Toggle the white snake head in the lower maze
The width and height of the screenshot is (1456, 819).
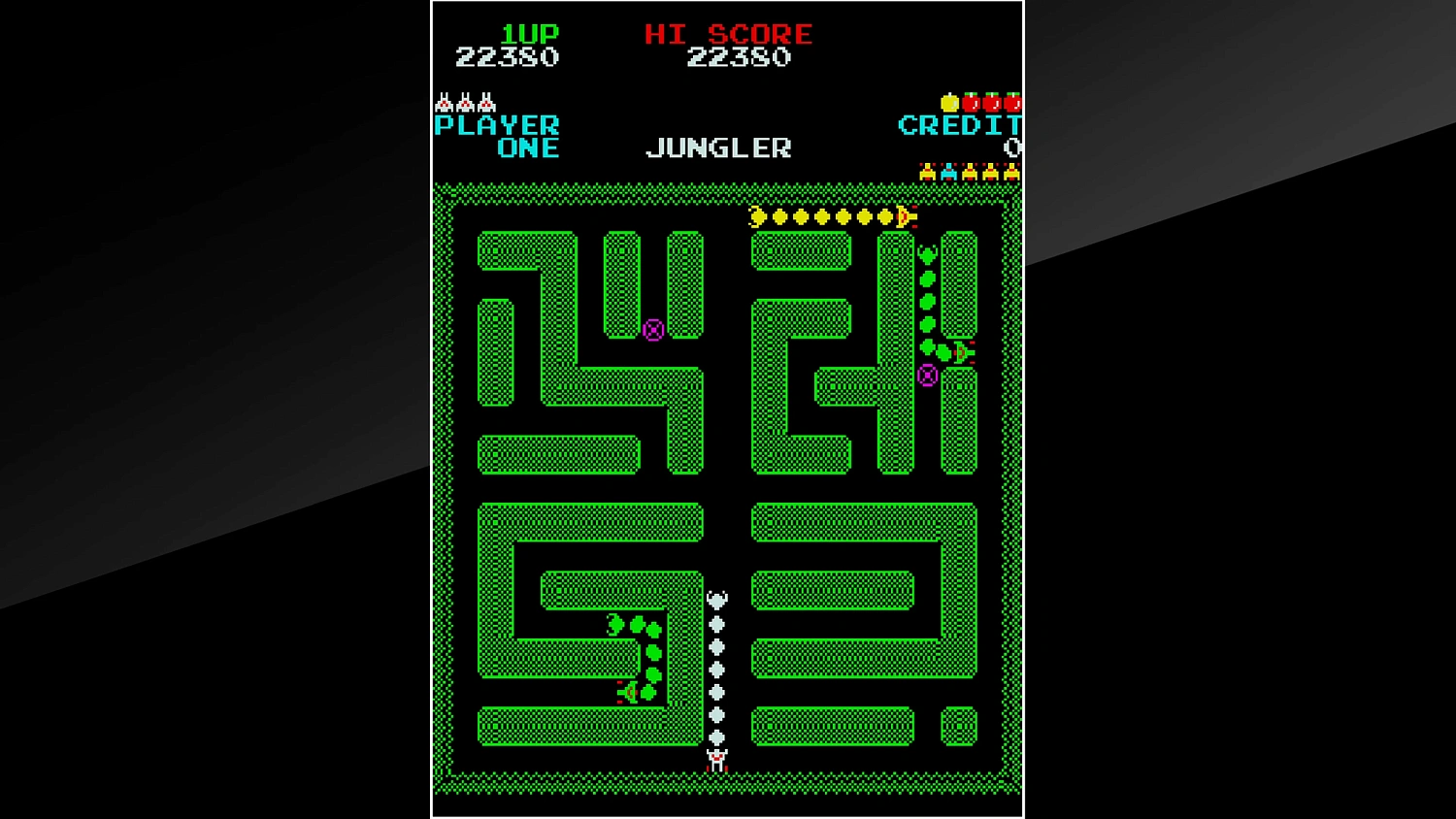point(717,599)
